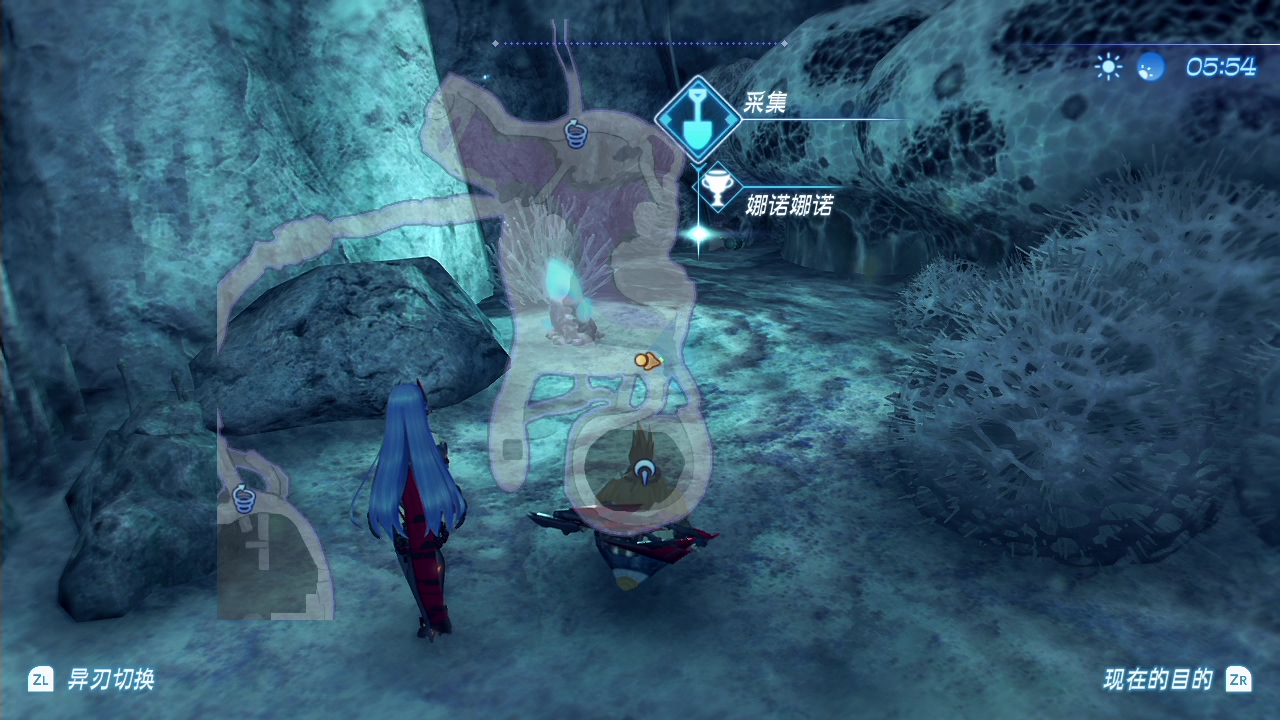Viewport: 1280px width, 720px height.
Task: Click the player position arrow on the map
Action: [643, 467]
